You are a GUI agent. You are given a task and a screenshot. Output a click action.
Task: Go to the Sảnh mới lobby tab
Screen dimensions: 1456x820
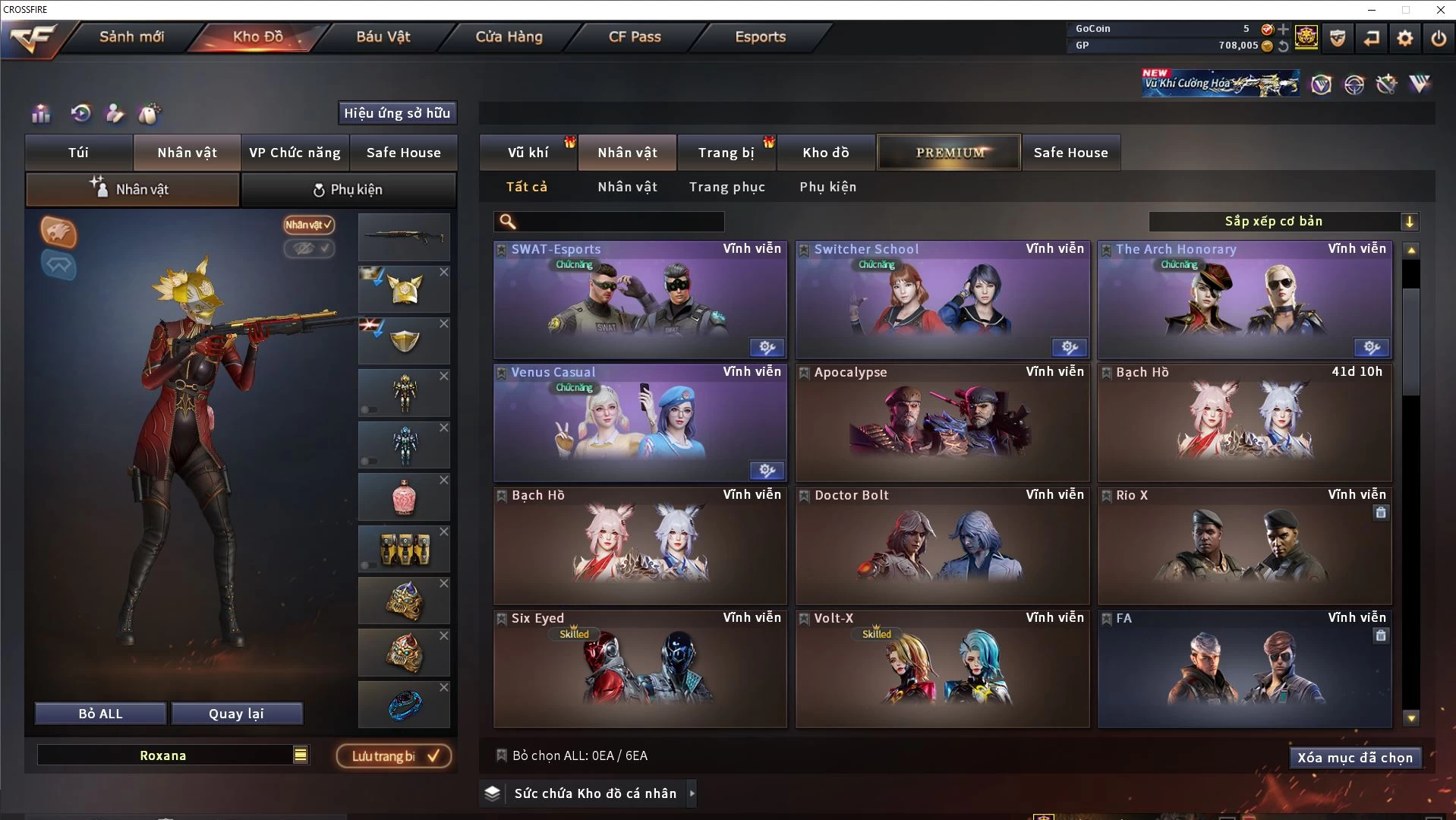pos(131,36)
